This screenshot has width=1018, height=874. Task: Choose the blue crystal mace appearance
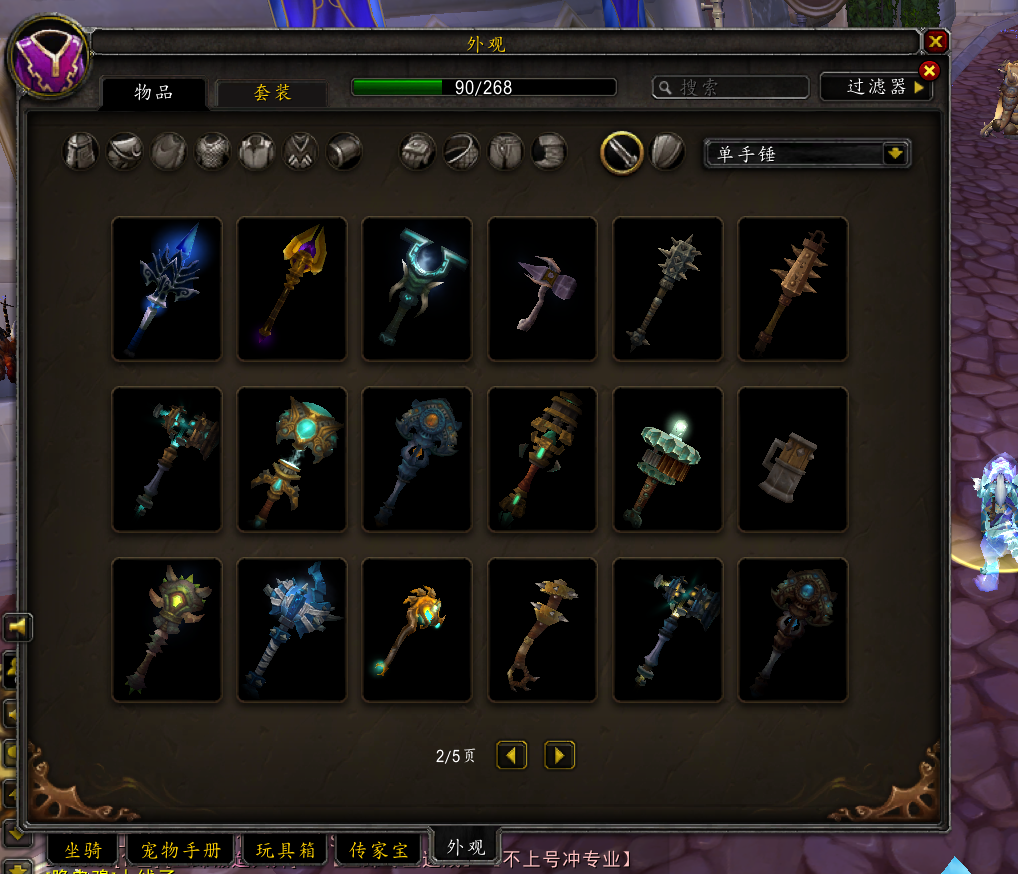tap(167, 289)
